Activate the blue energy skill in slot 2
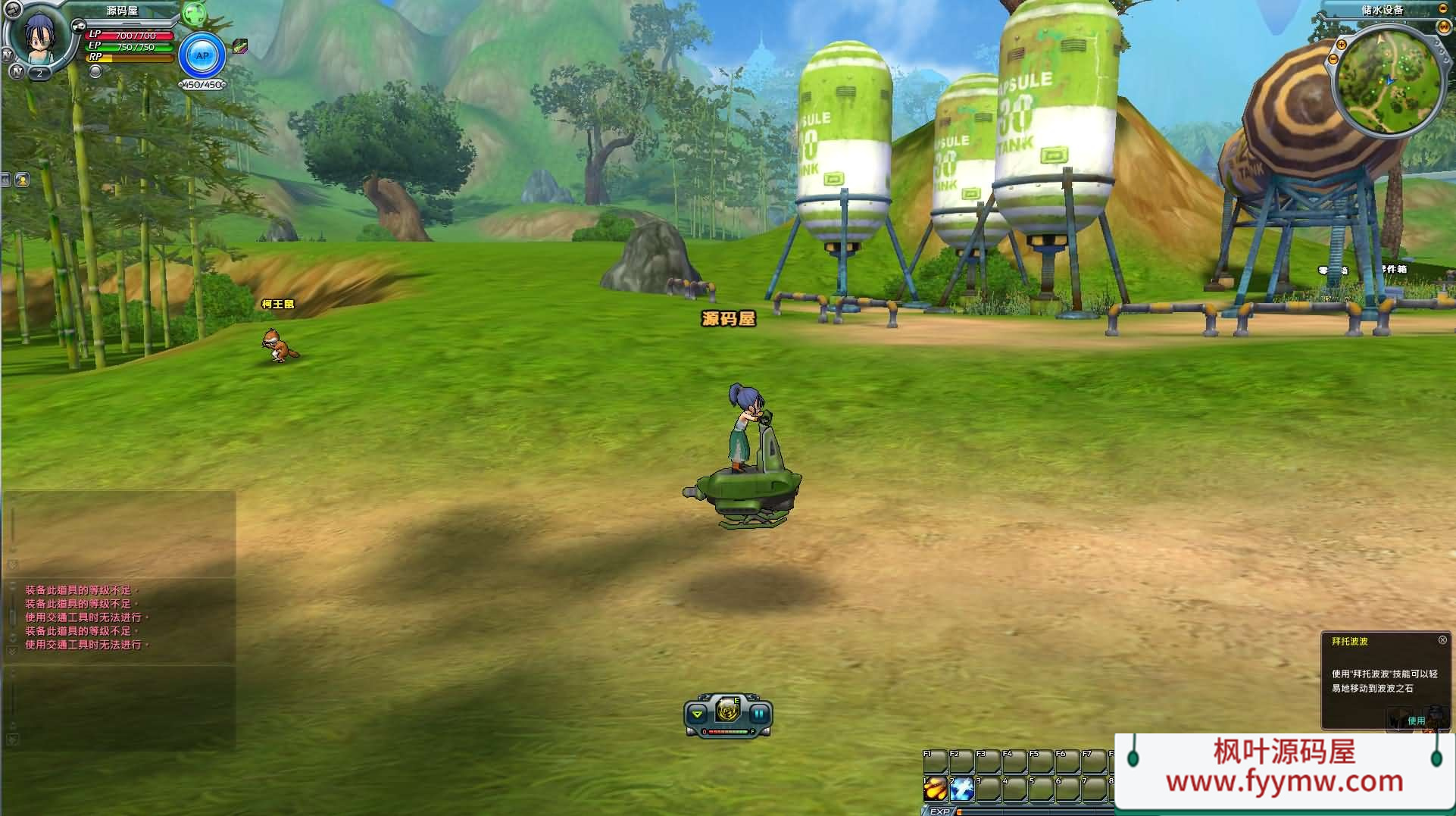This screenshot has height=816, width=1456. (x=962, y=789)
